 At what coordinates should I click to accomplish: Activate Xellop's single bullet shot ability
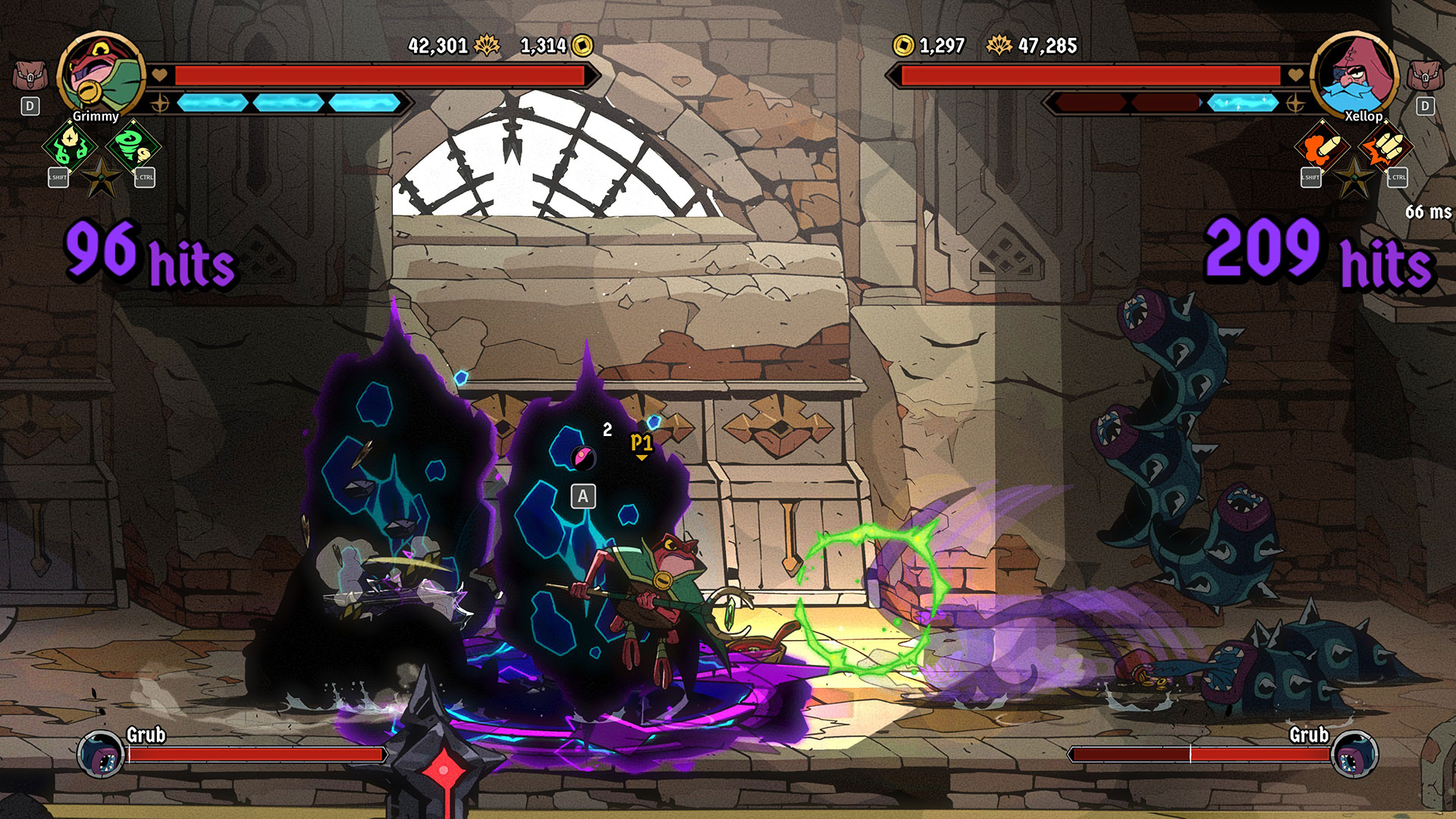click(1323, 146)
